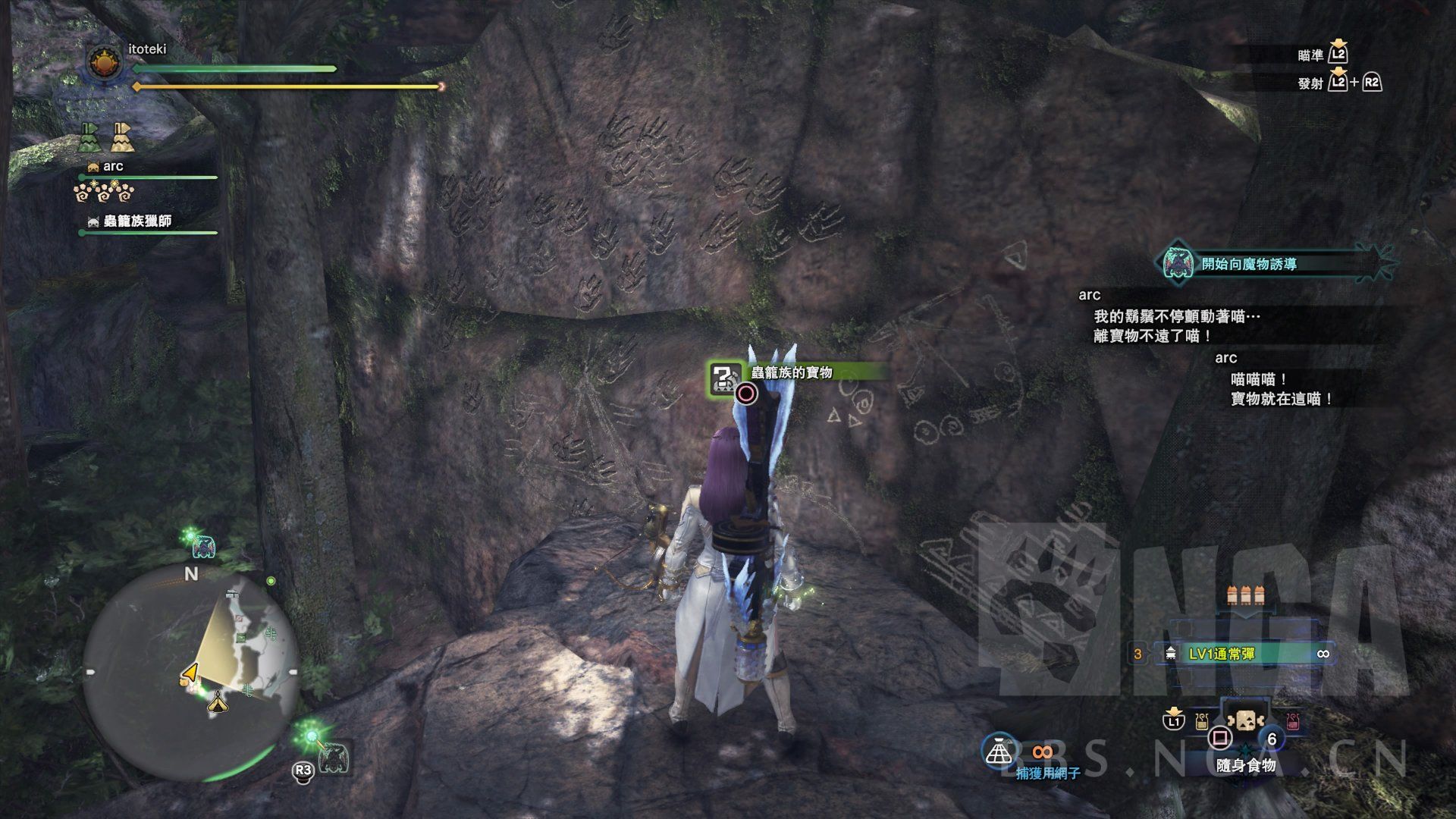Click the yellow tent camp marker on minimap

[219, 704]
